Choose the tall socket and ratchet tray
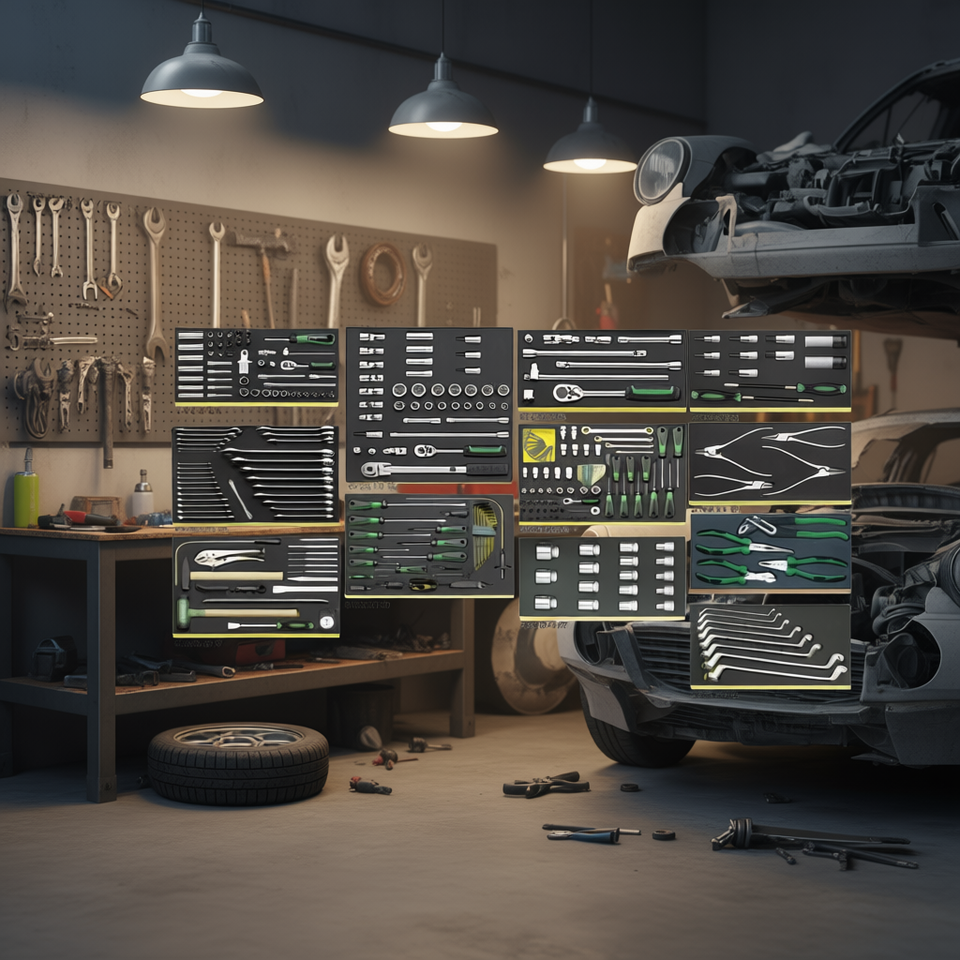The width and height of the screenshot is (960, 960). (429, 404)
